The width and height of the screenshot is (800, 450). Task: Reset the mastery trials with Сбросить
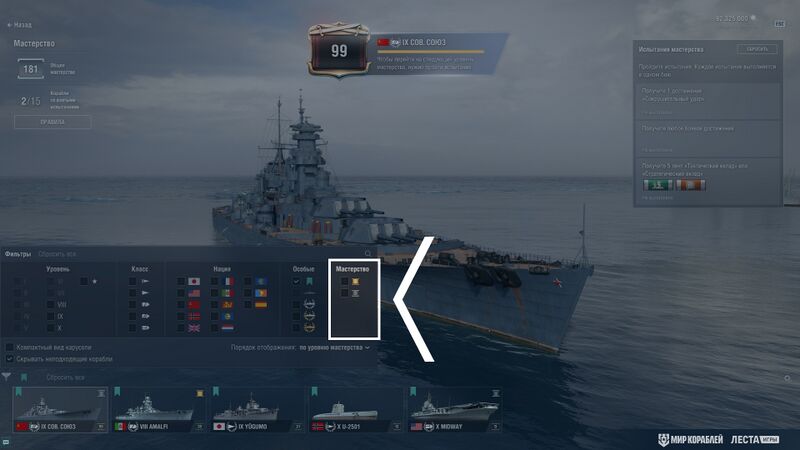pyautogui.click(x=756, y=49)
